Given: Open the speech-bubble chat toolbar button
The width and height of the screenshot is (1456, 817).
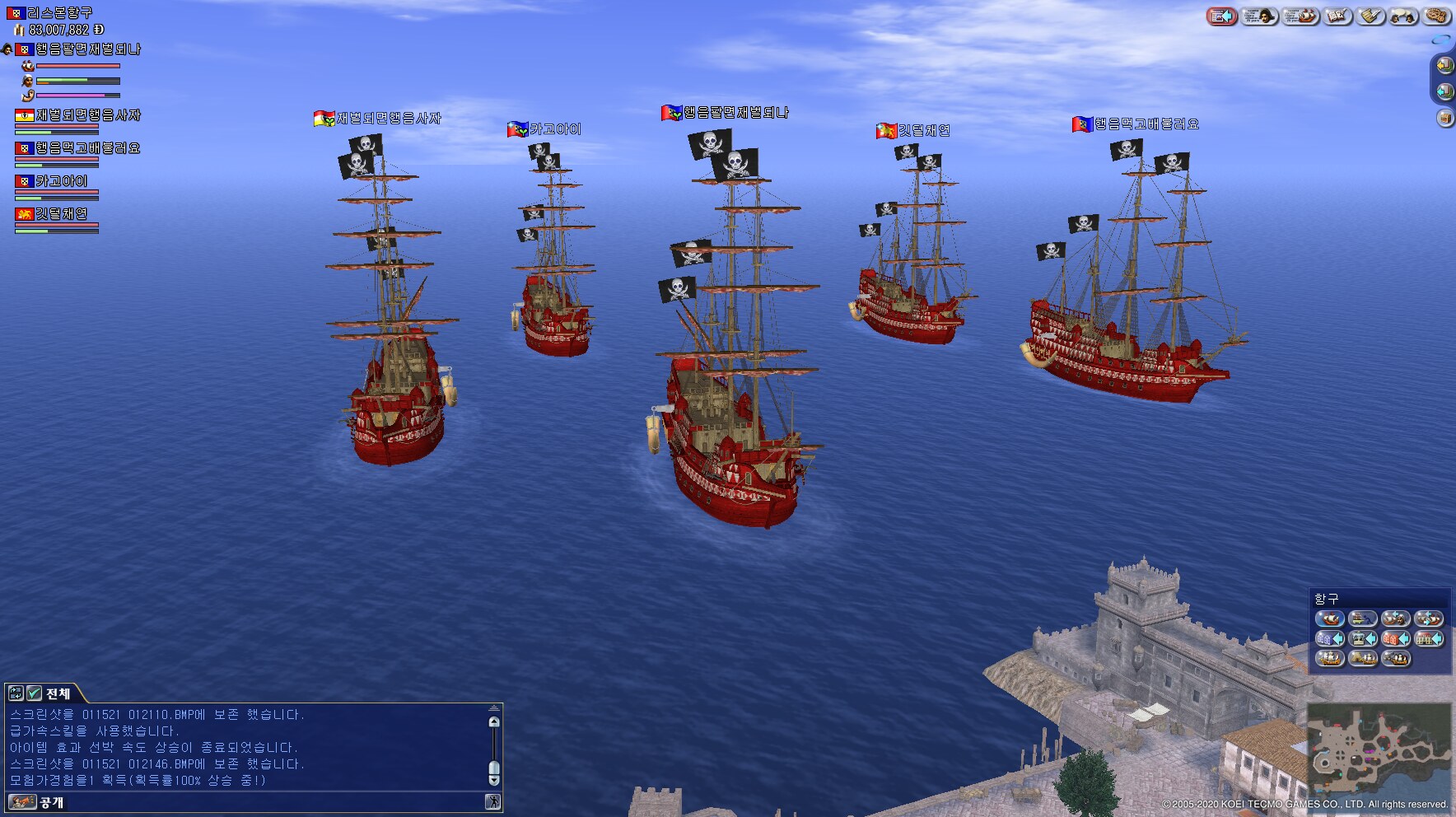Looking at the screenshot, I should tap(1403, 16).
